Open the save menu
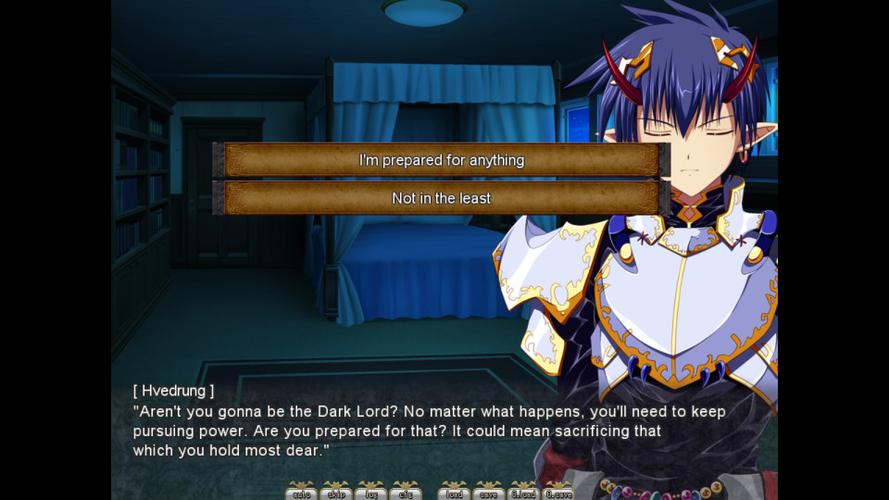Image resolution: width=889 pixels, height=500 pixels. (x=488, y=492)
